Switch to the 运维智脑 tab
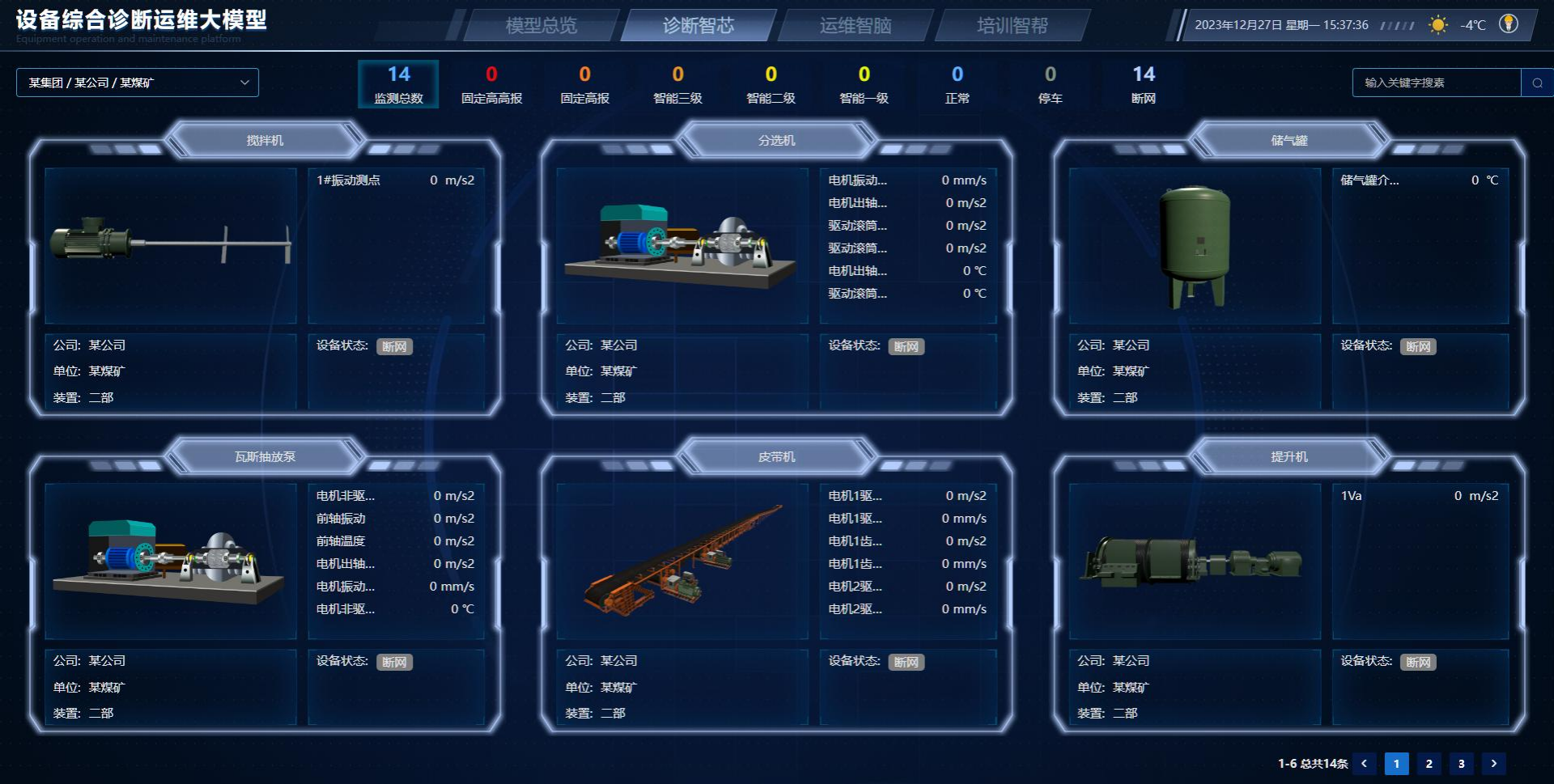 (854, 25)
